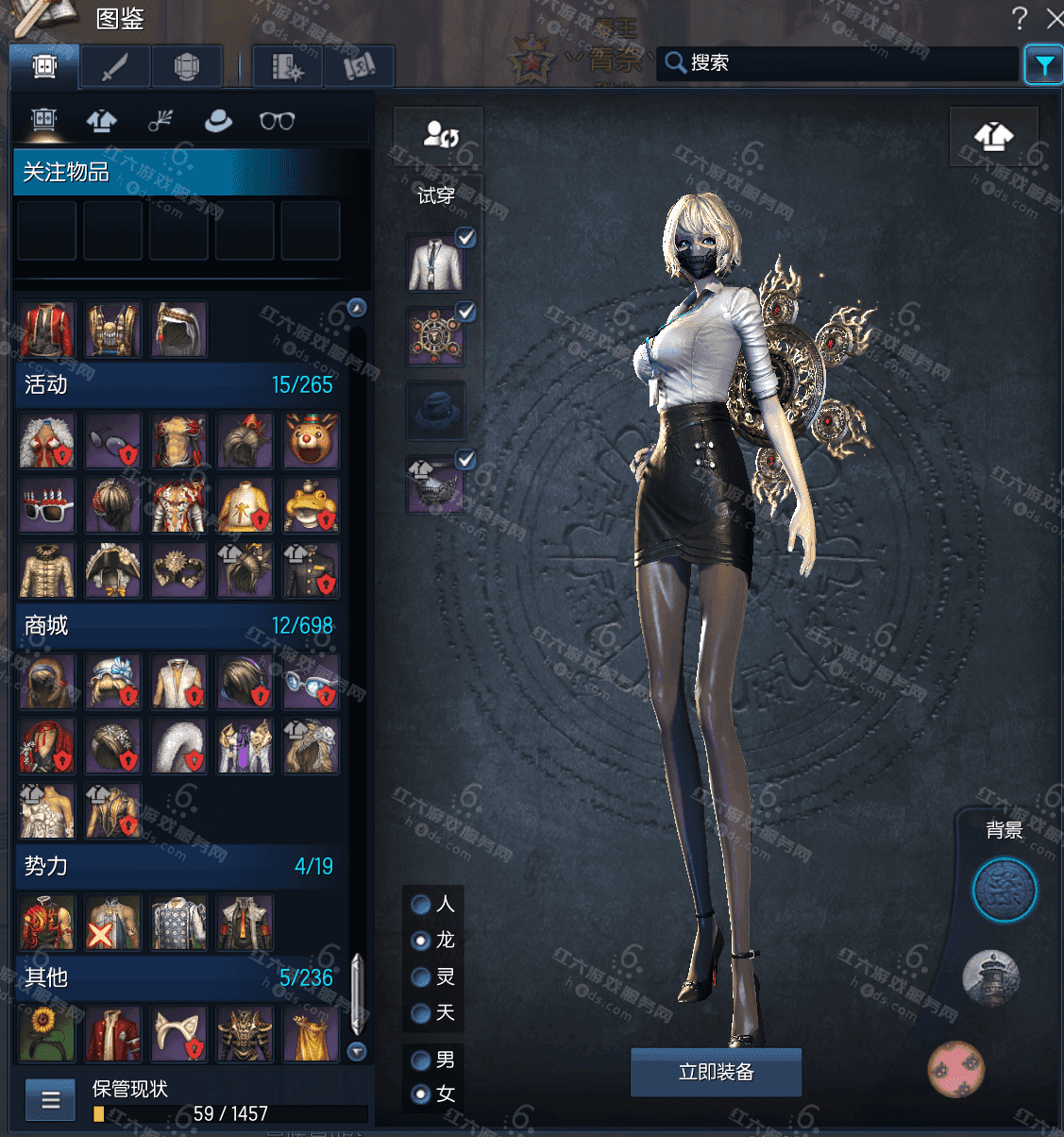
Task: Choose the 灵 race option
Action: 421,976
